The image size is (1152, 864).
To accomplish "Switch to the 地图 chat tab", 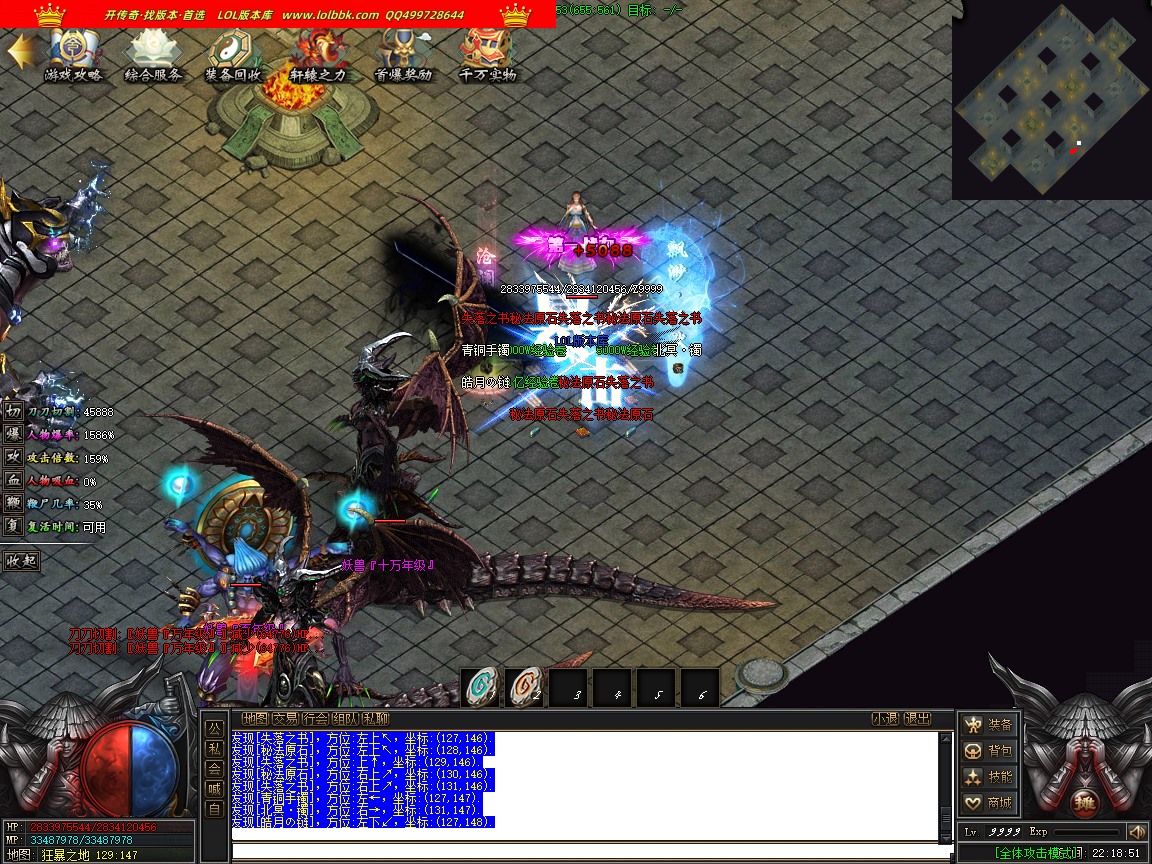I will point(255,718).
